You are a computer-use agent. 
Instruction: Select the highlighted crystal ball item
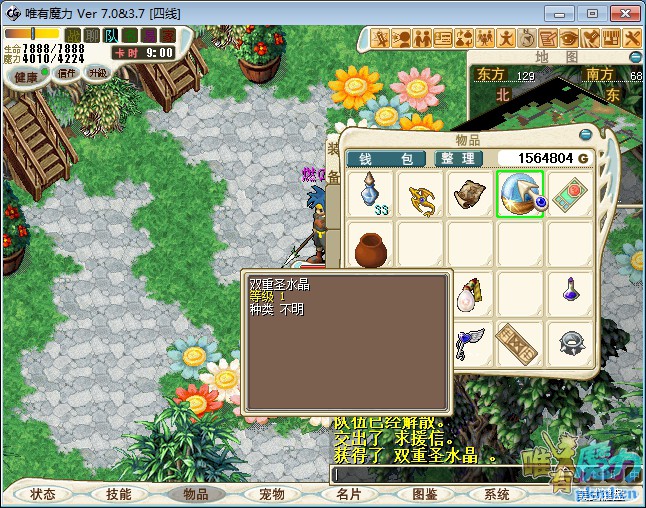pos(520,194)
